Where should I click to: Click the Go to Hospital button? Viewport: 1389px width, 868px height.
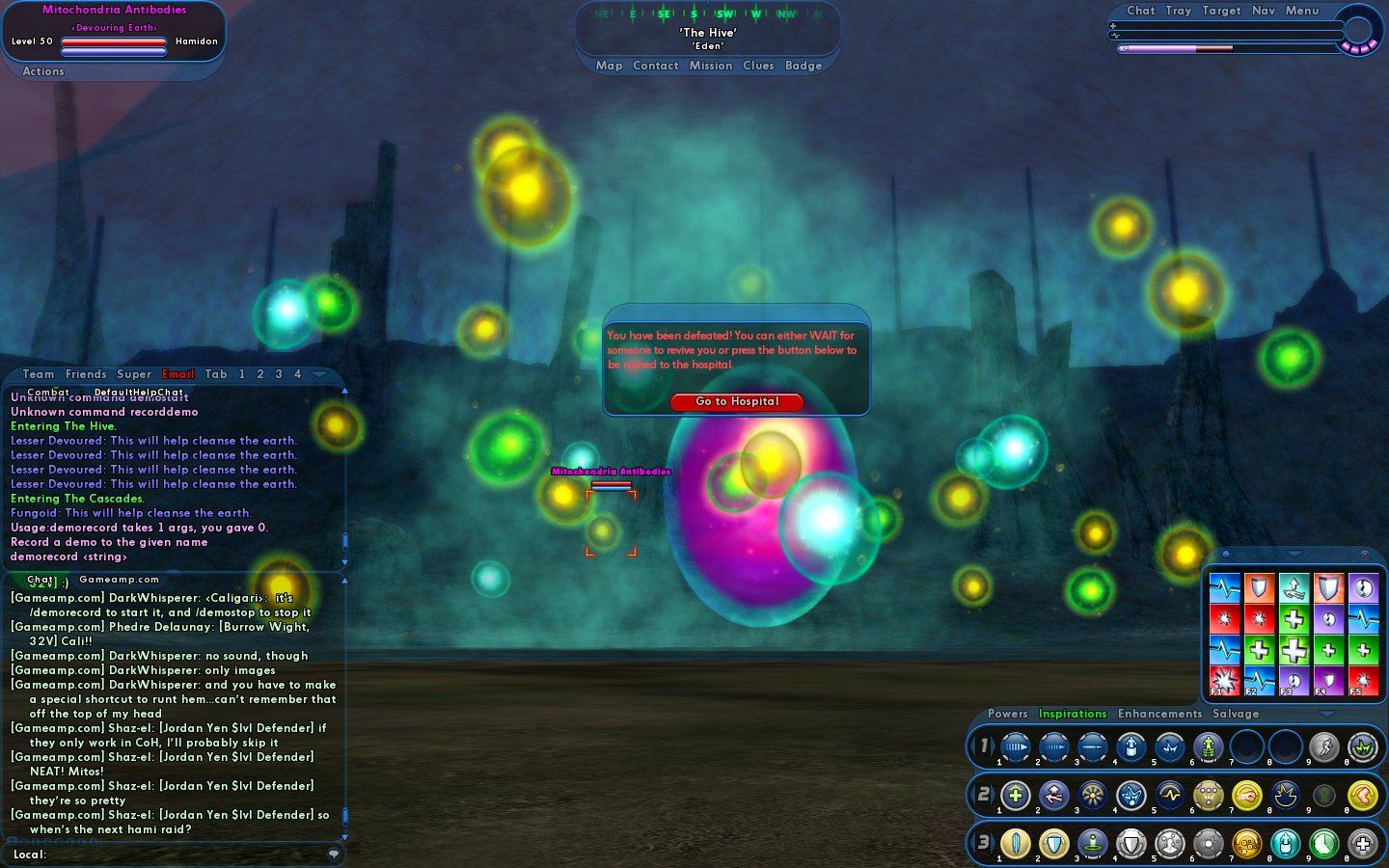(x=737, y=401)
